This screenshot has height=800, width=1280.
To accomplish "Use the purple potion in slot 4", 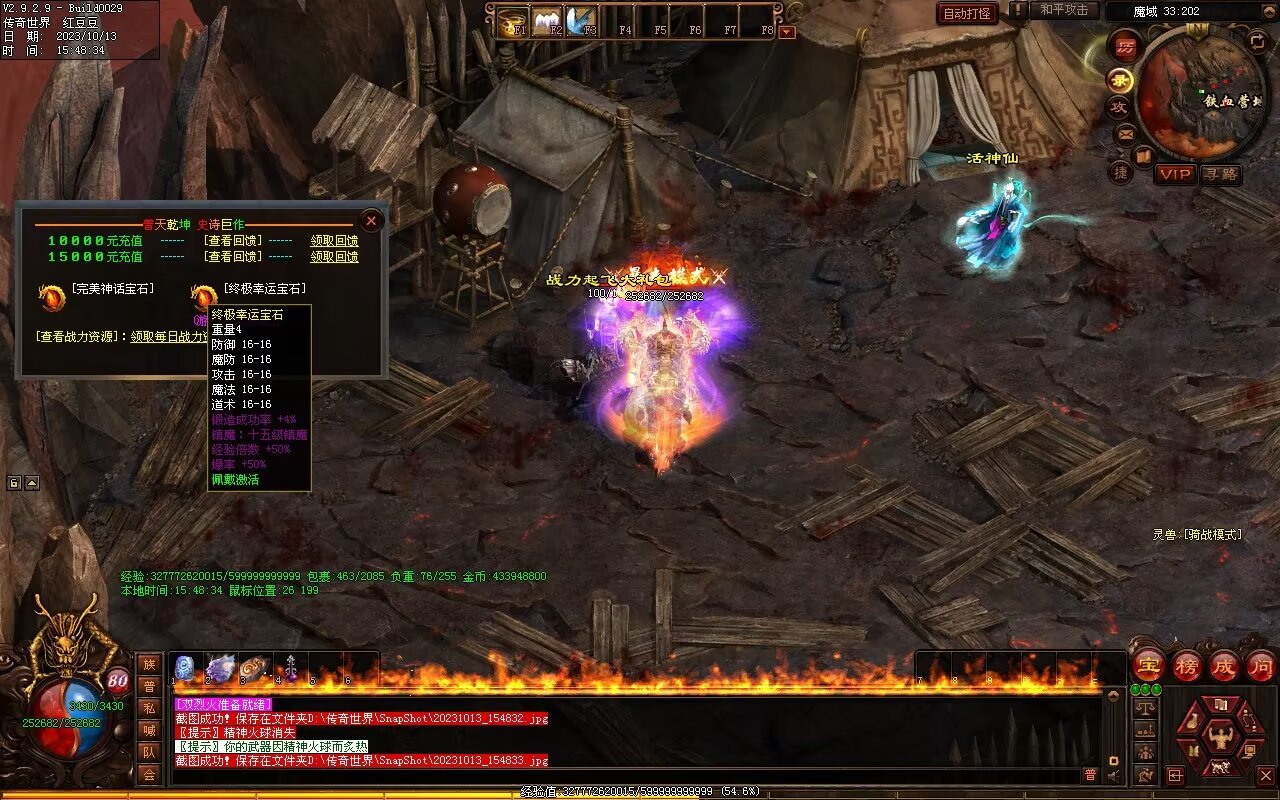I will coord(291,668).
